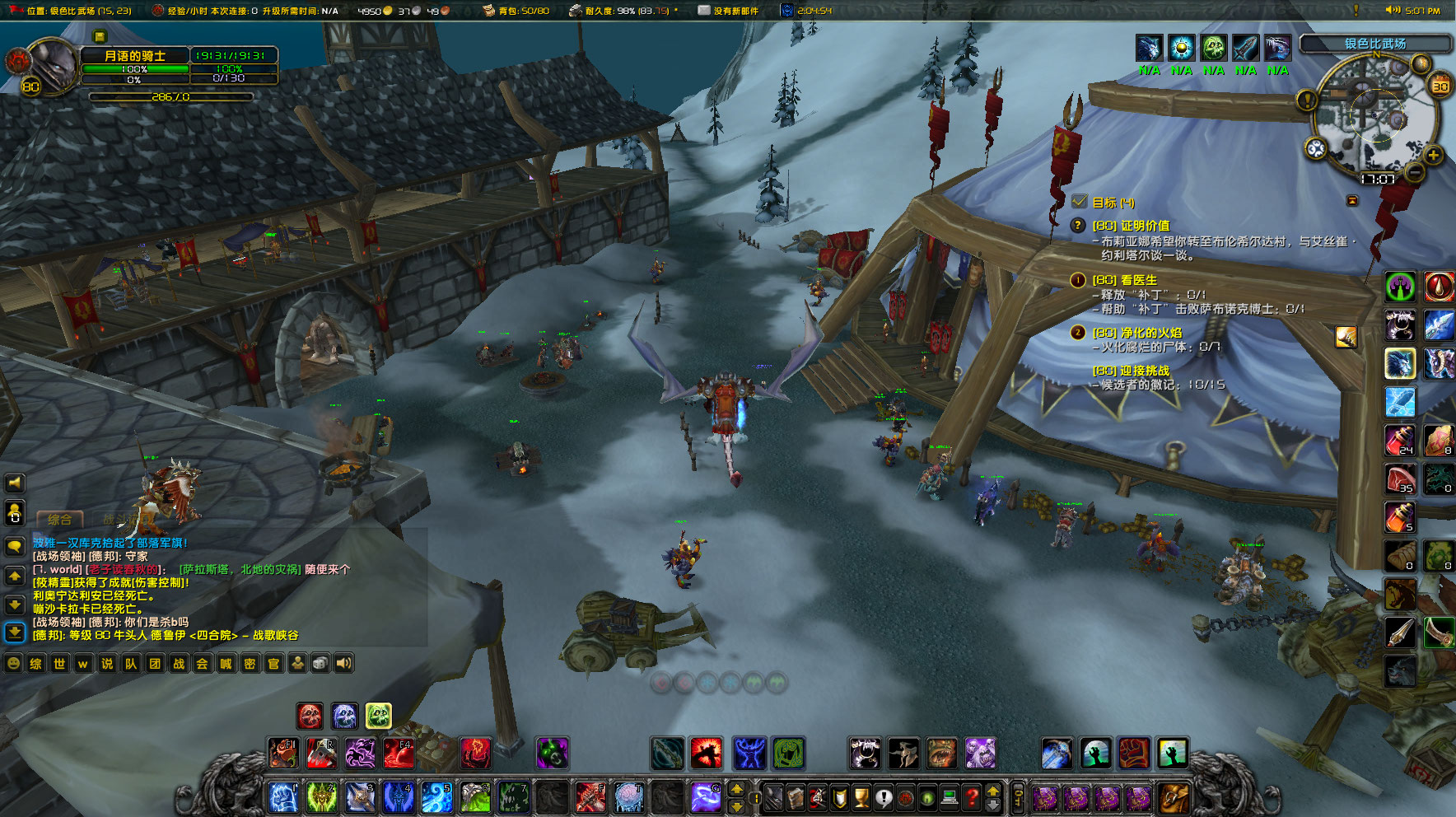Screen dimensions: 1456x817
Task: Open the gold trophy achievements button
Action: [861, 797]
